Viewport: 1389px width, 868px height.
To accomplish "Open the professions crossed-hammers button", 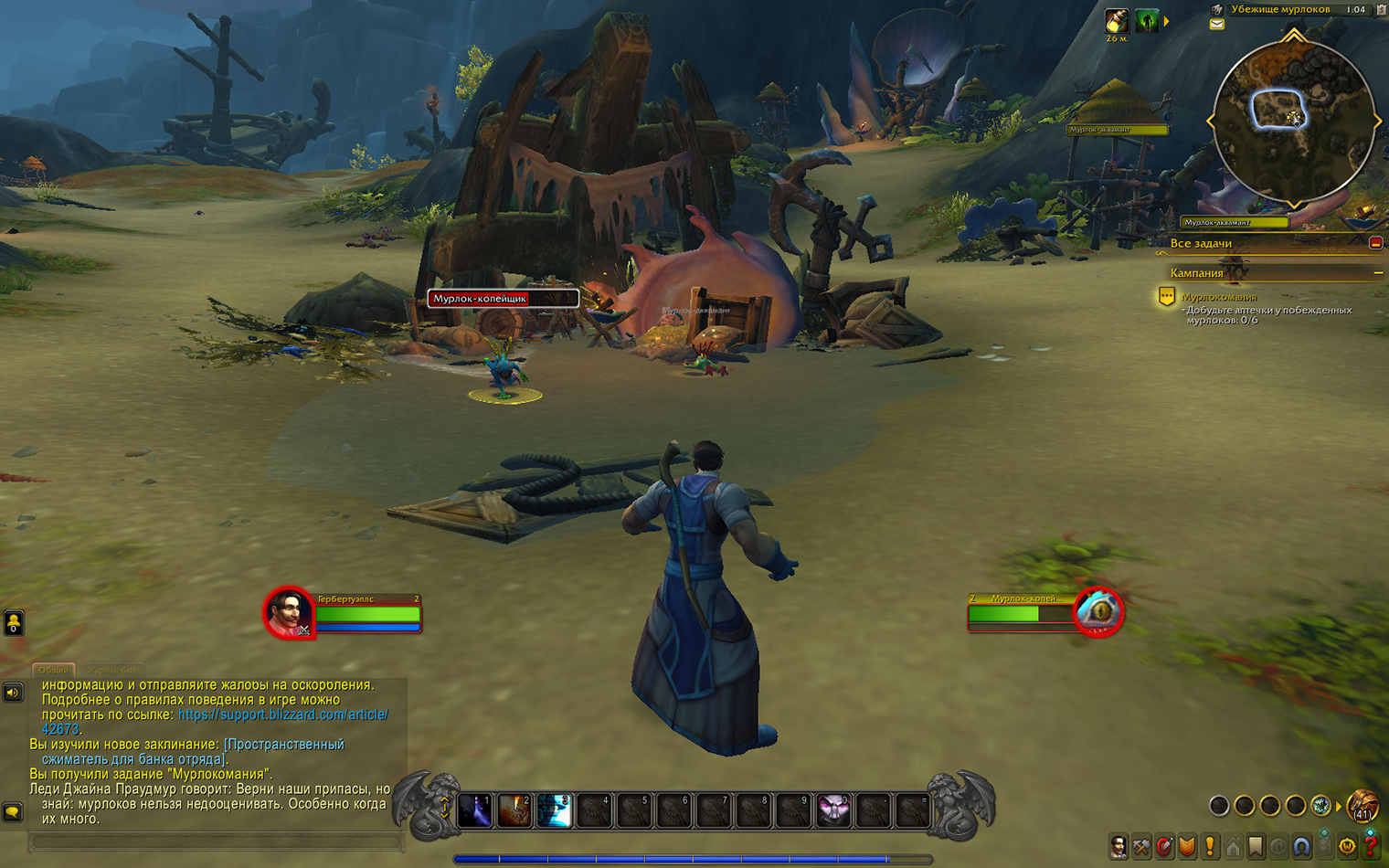I will tap(1141, 847).
